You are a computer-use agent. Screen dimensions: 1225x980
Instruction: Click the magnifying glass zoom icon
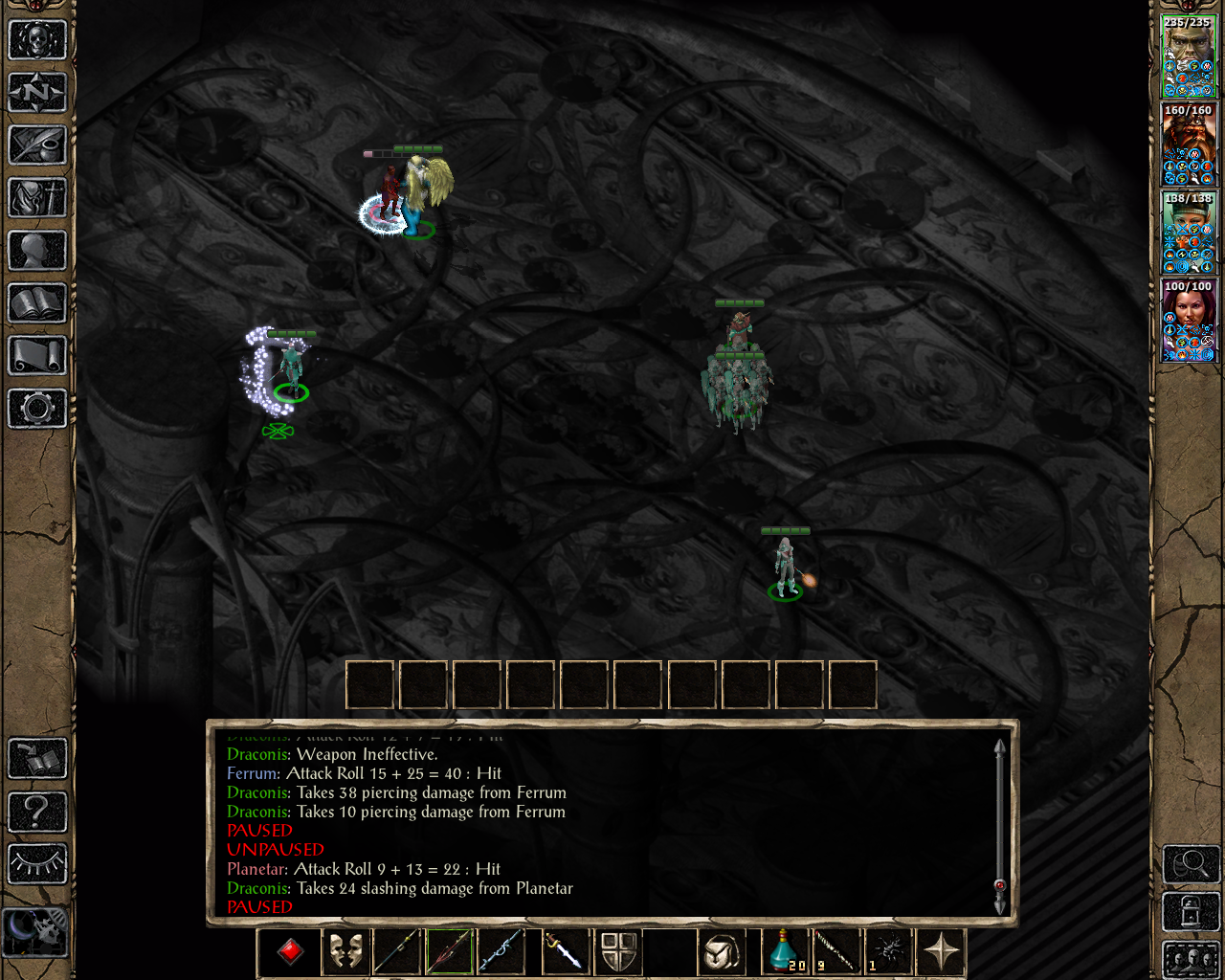tap(1190, 864)
